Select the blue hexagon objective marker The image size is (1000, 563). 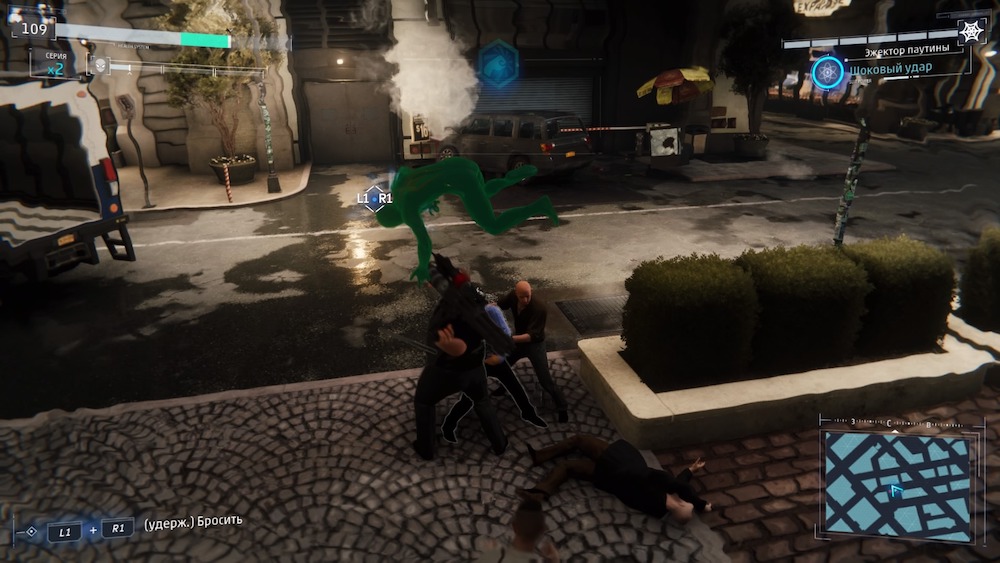pyautogui.click(x=497, y=64)
